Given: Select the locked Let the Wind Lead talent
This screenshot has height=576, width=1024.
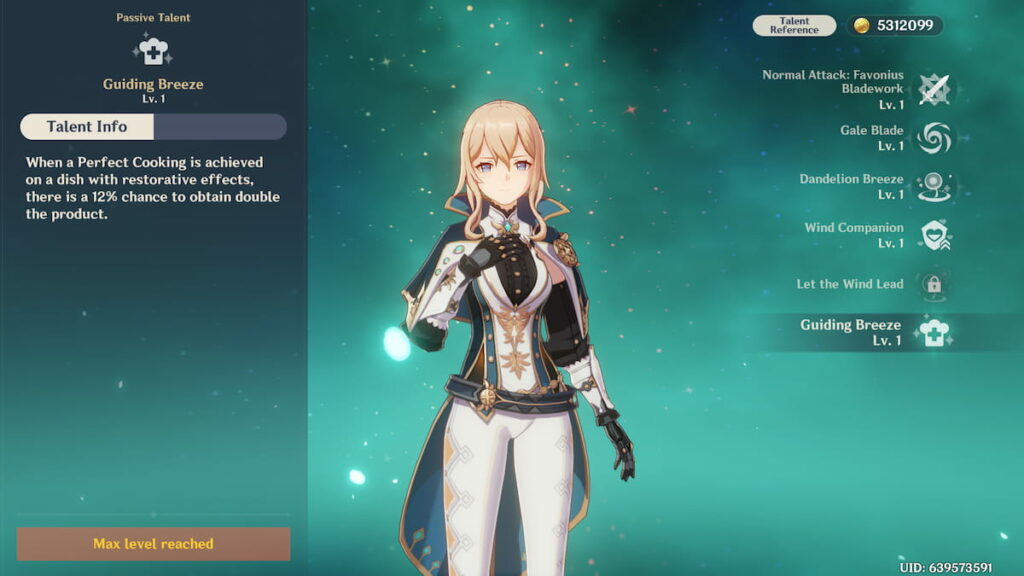Looking at the screenshot, I should [934, 284].
